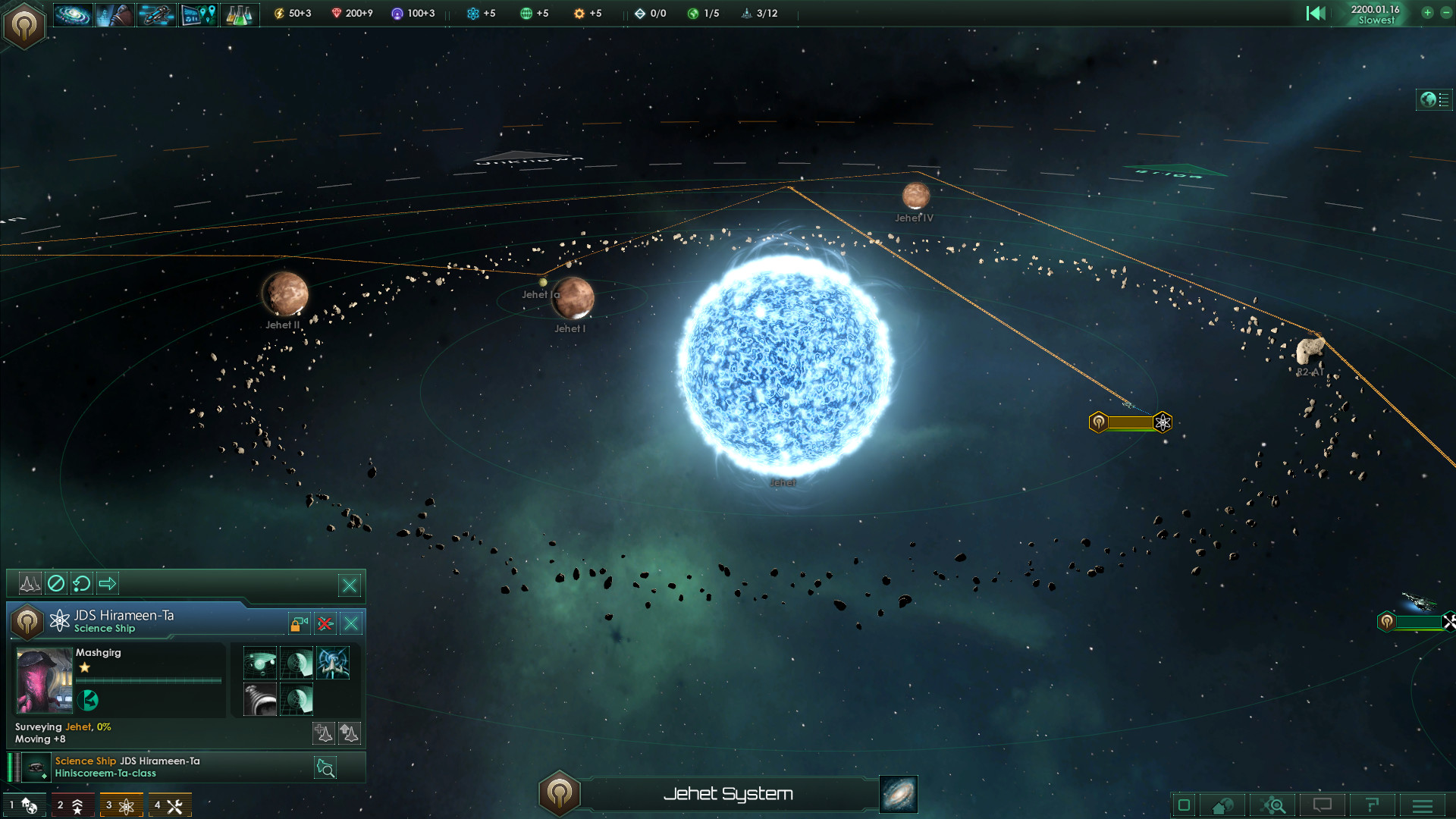Screen dimensions: 1456x819
Task: Disband the science ship with the red X
Action: (x=325, y=623)
